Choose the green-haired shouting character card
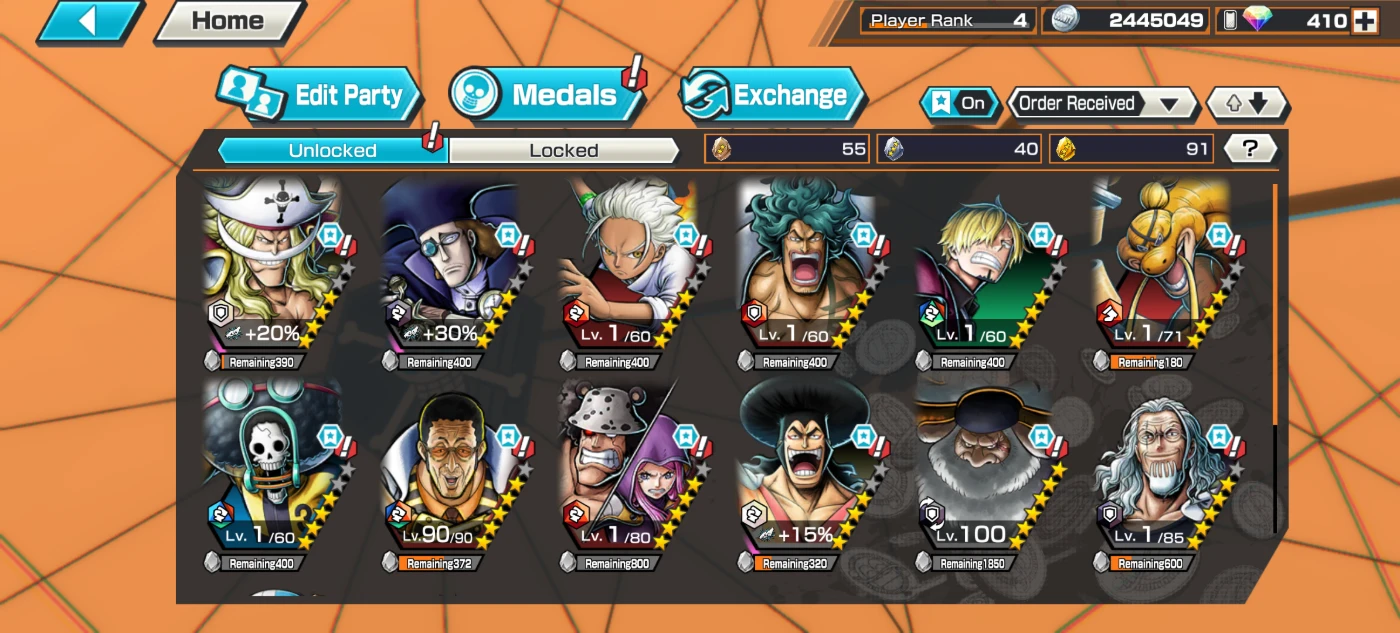 (x=806, y=265)
